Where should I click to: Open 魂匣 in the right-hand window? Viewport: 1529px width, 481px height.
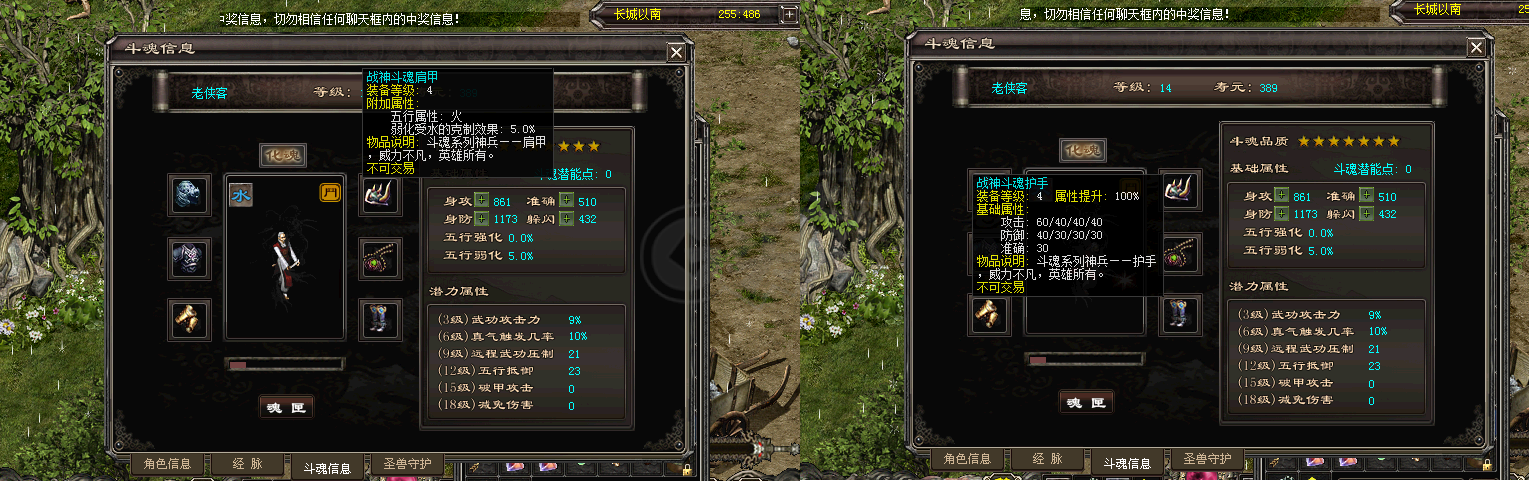pos(1086,402)
